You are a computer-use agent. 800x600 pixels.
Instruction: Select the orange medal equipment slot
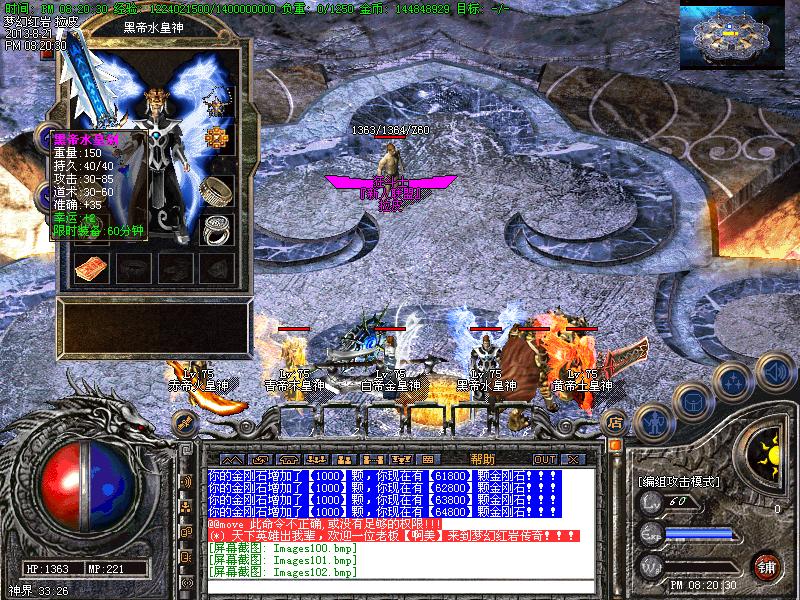[216, 139]
